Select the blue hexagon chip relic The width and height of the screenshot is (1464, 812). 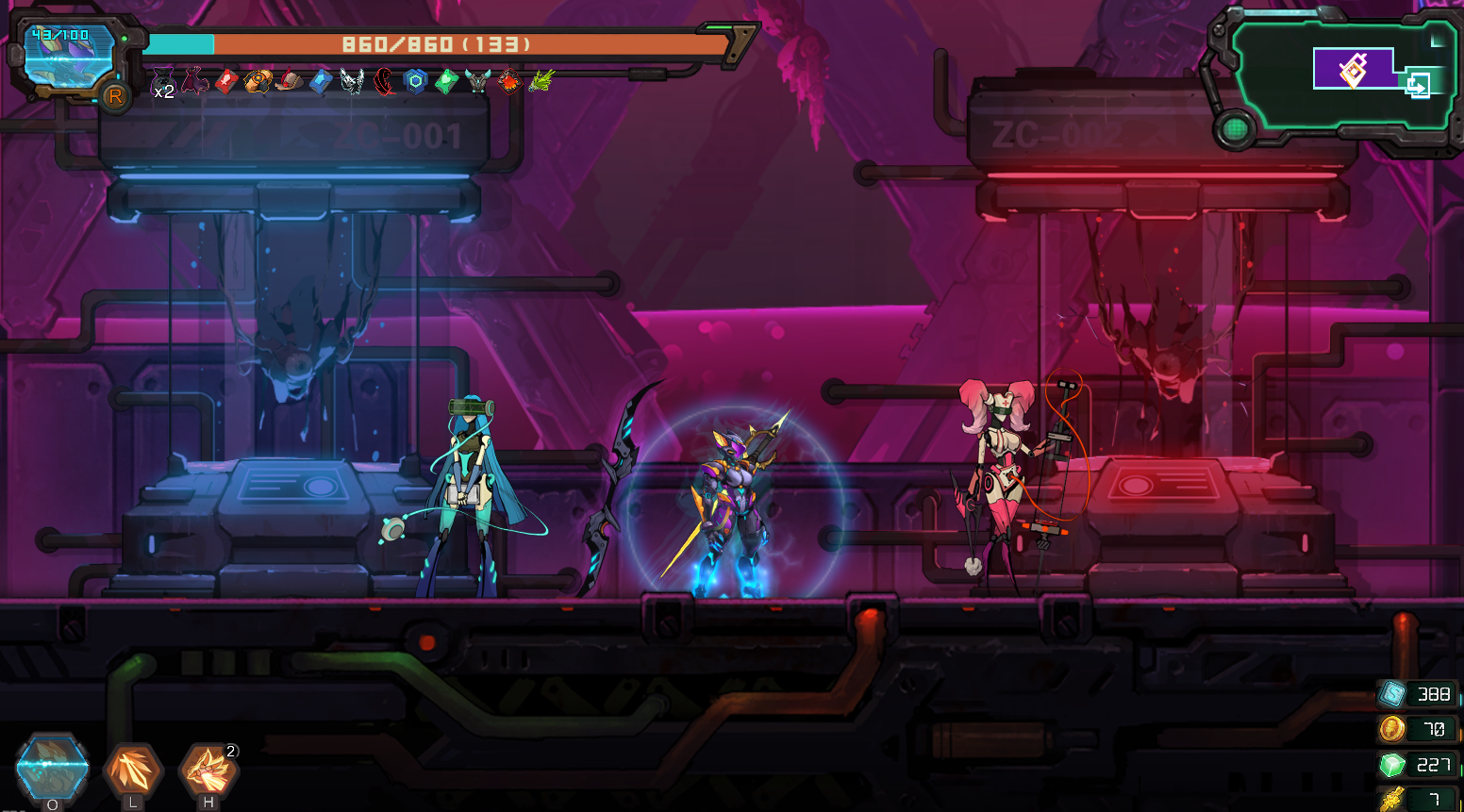tap(416, 82)
